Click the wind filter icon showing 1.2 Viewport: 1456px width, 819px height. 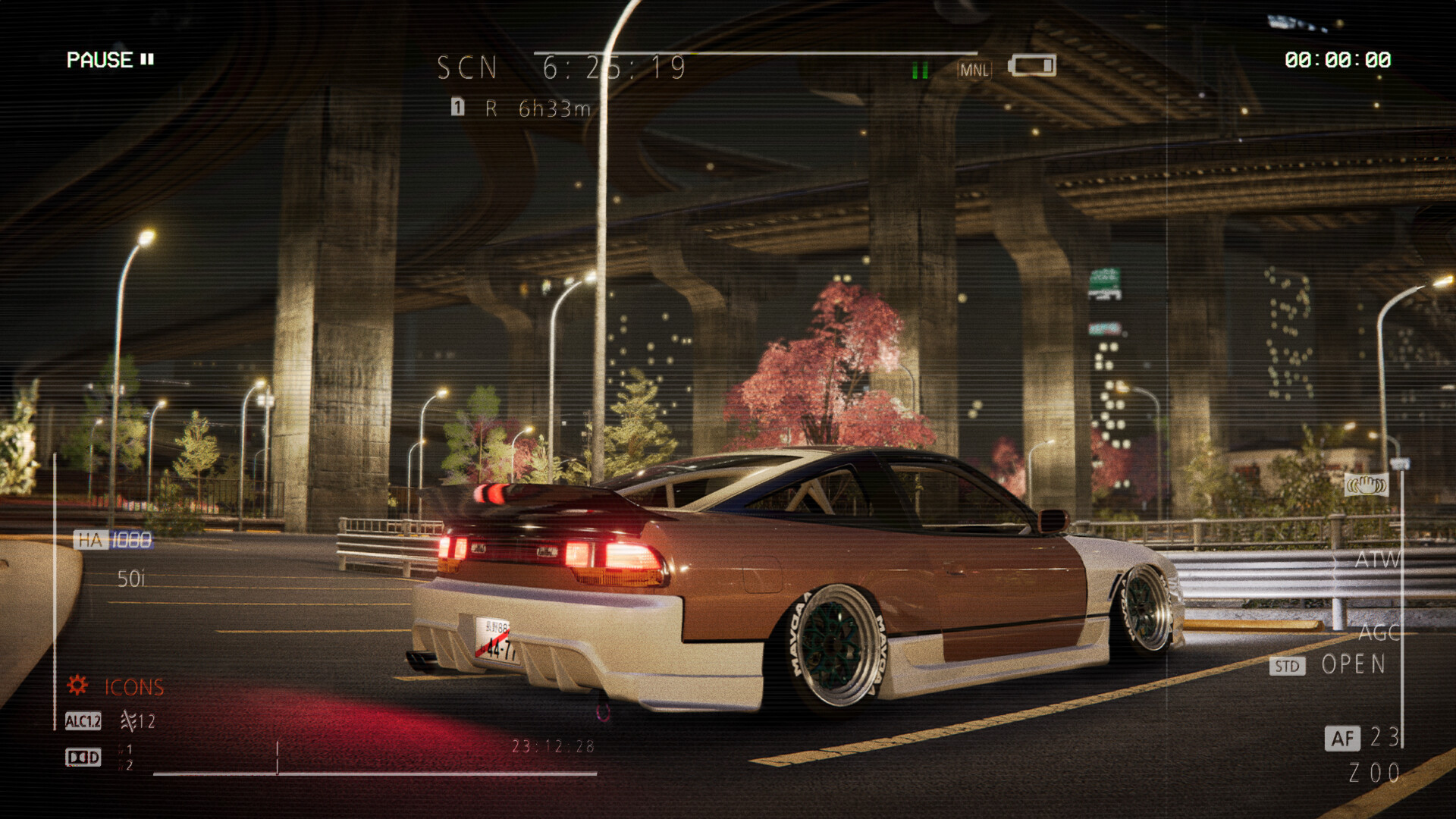coord(129,723)
